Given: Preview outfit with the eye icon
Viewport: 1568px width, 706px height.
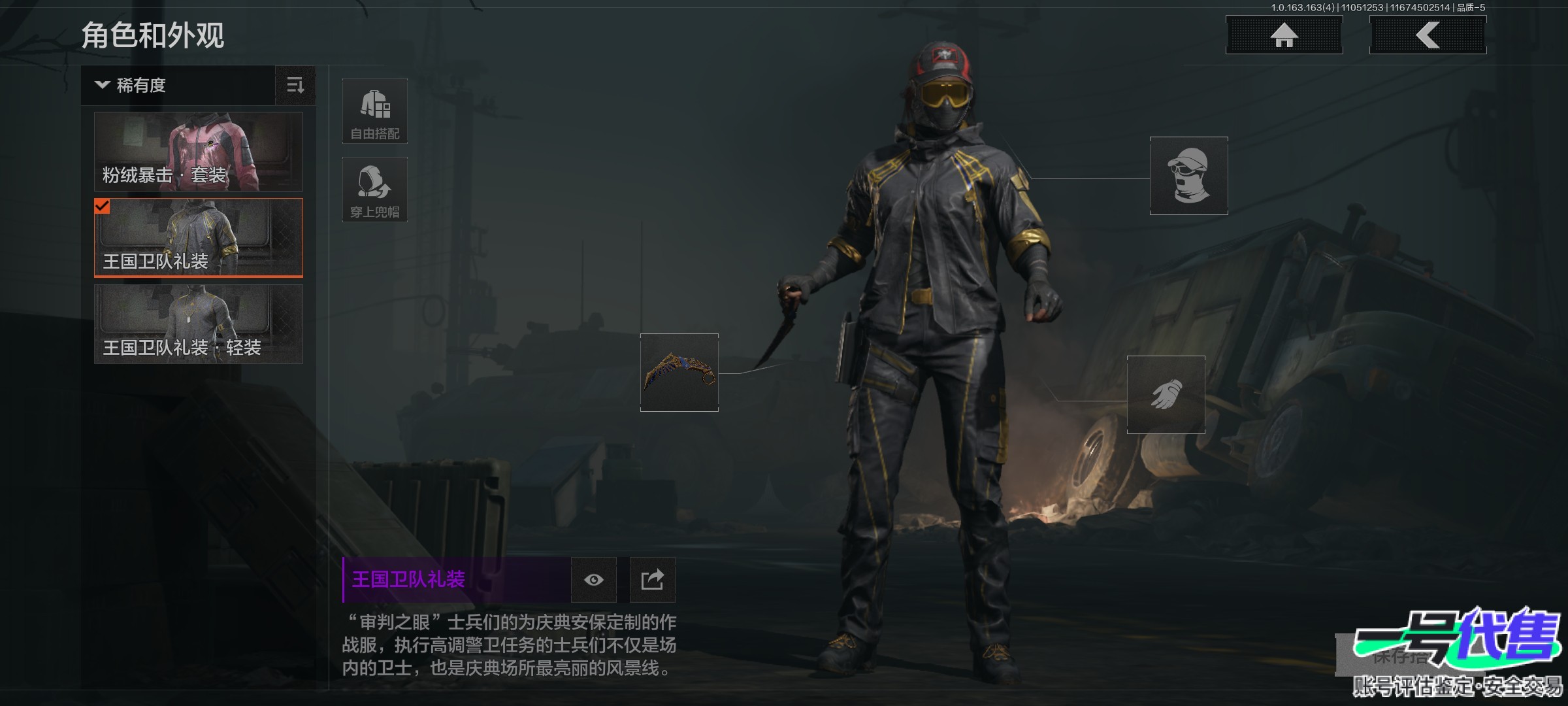Looking at the screenshot, I should 594,580.
